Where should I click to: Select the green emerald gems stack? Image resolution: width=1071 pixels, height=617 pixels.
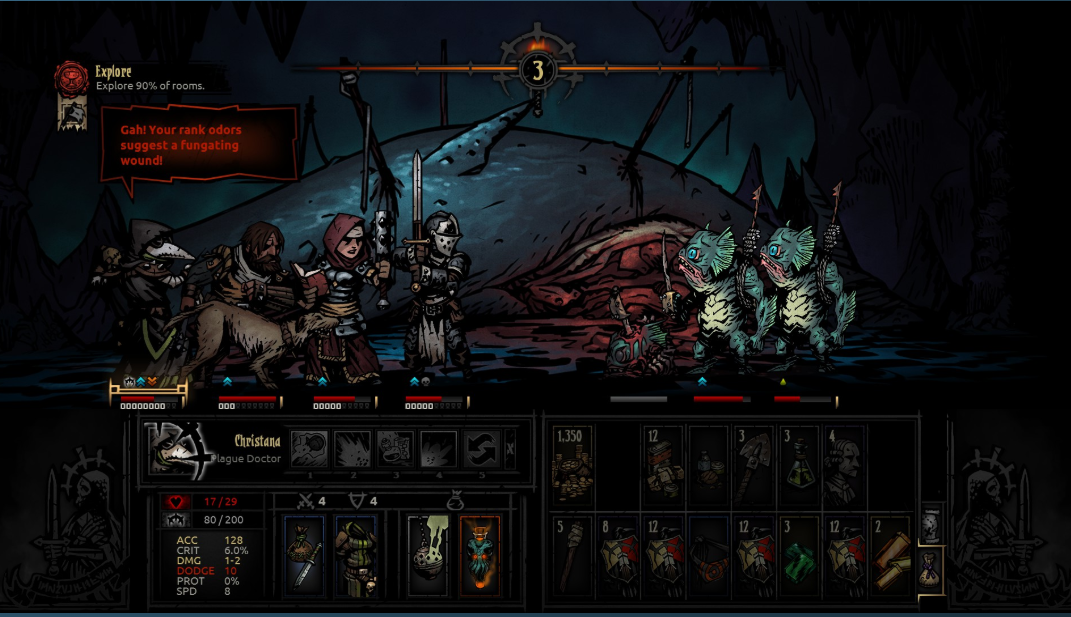(799, 556)
